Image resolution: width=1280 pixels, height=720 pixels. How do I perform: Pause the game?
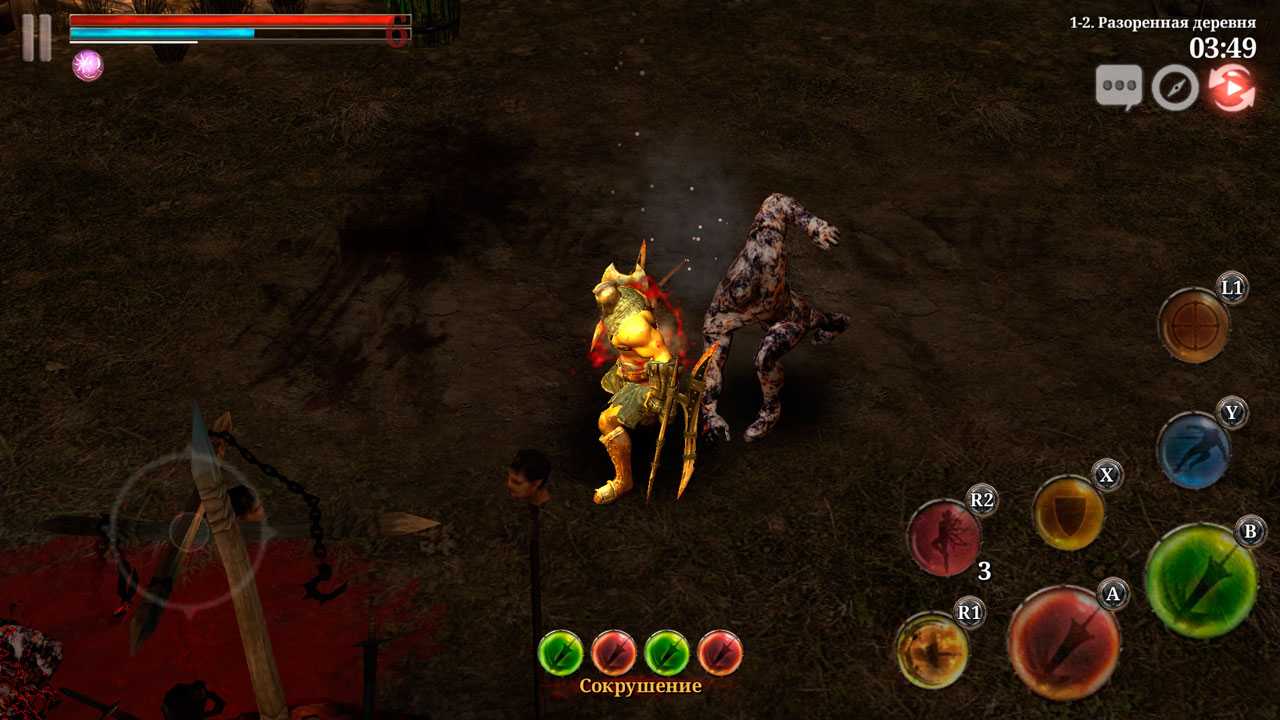click(37, 38)
